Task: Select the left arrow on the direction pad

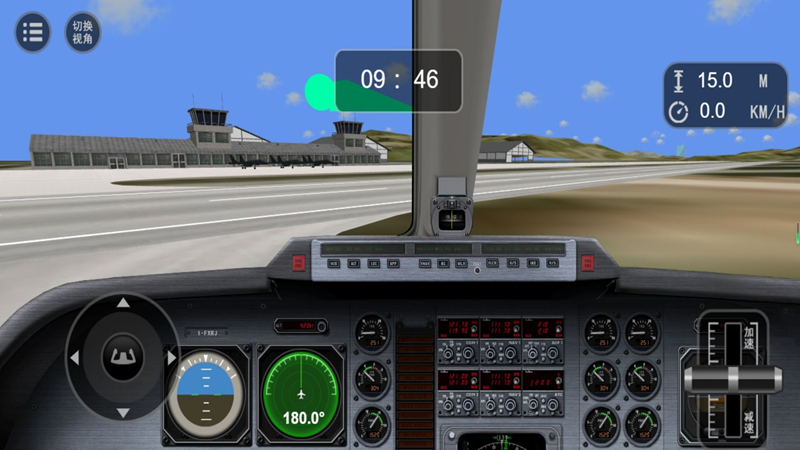Action: click(x=74, y=357)
